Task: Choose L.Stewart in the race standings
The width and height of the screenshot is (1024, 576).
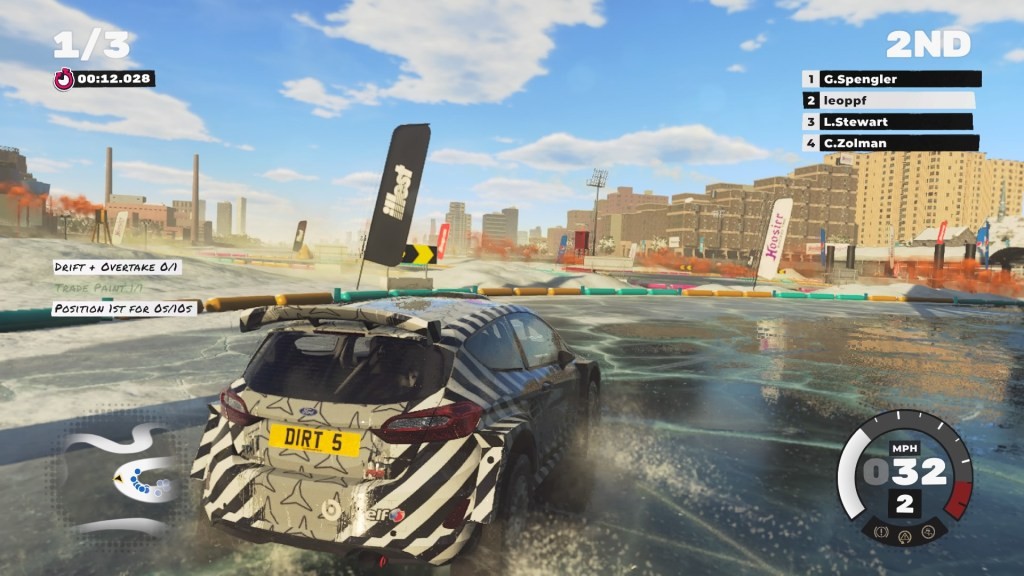Action: [x=887, y=122]
